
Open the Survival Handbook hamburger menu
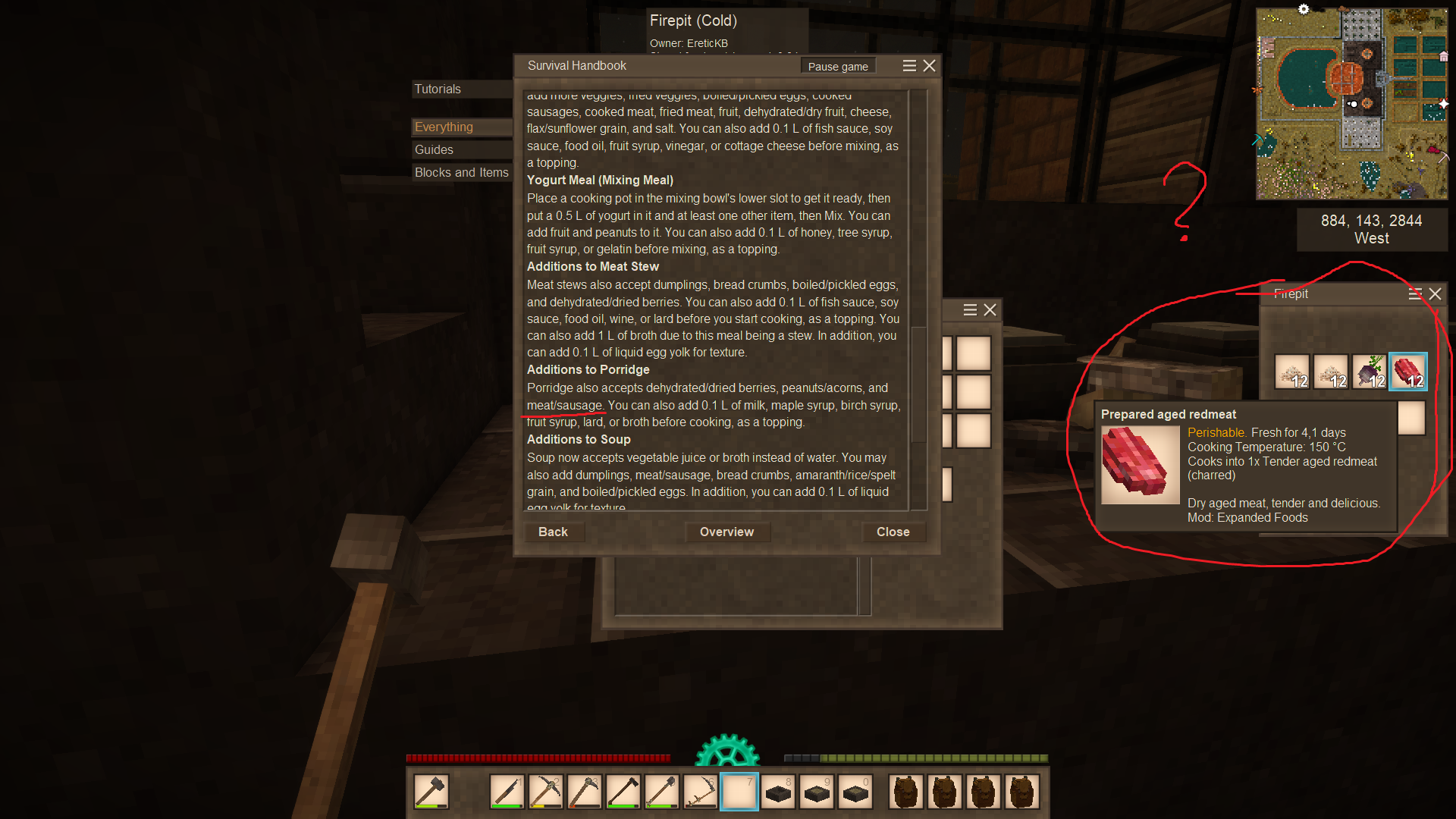[909, 66]
